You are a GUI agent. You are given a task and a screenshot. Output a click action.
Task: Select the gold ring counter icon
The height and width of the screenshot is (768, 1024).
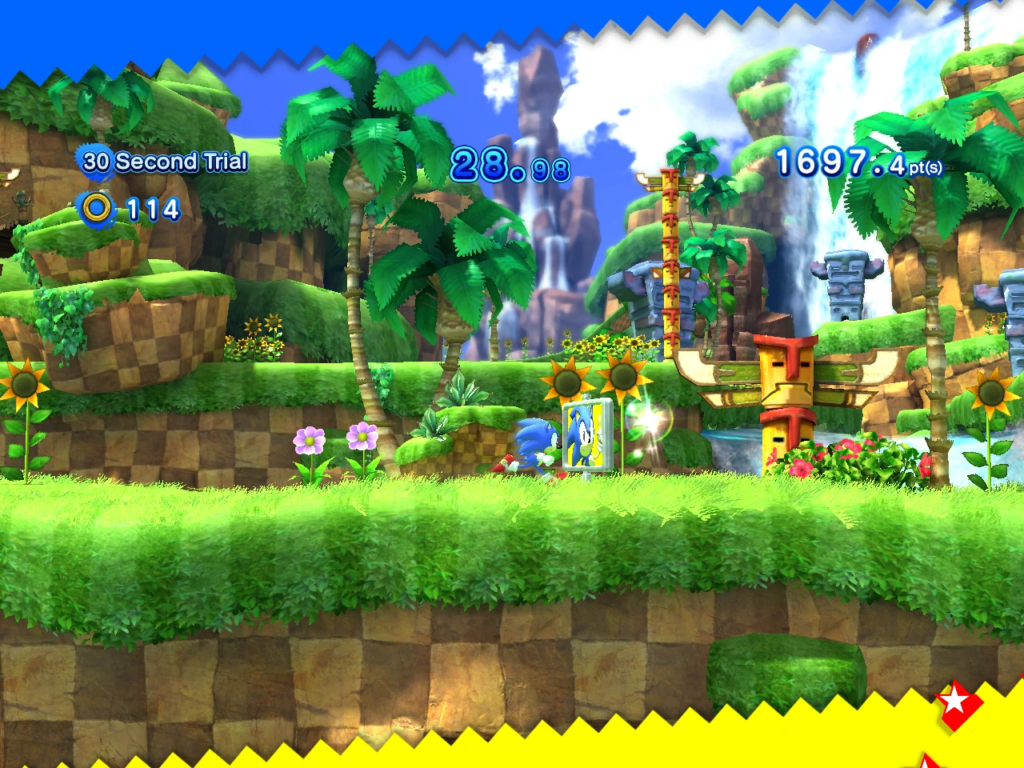click(97, 208)
